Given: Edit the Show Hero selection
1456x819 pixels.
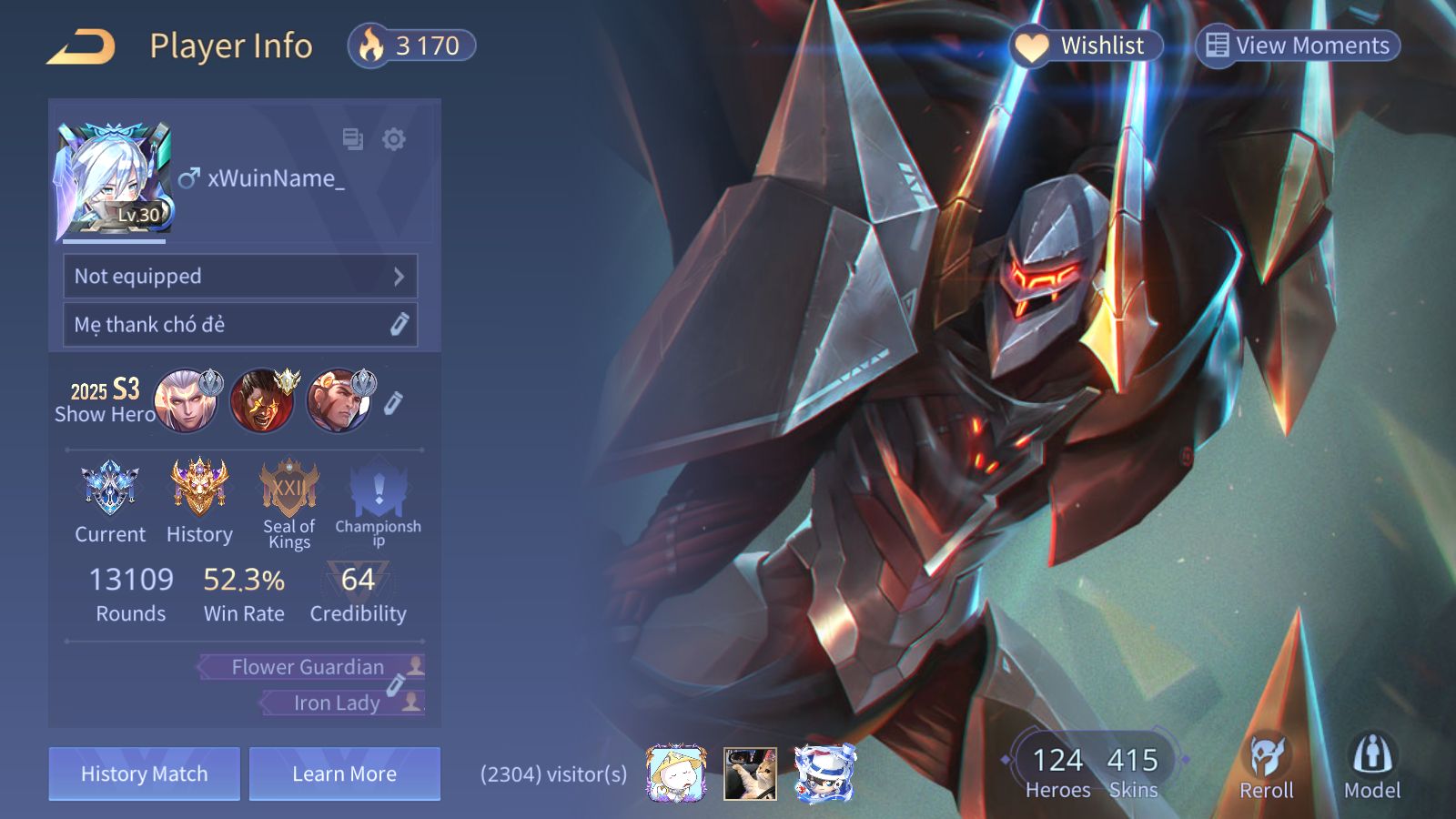Looking at the screenshot, I should pos(393,403).
